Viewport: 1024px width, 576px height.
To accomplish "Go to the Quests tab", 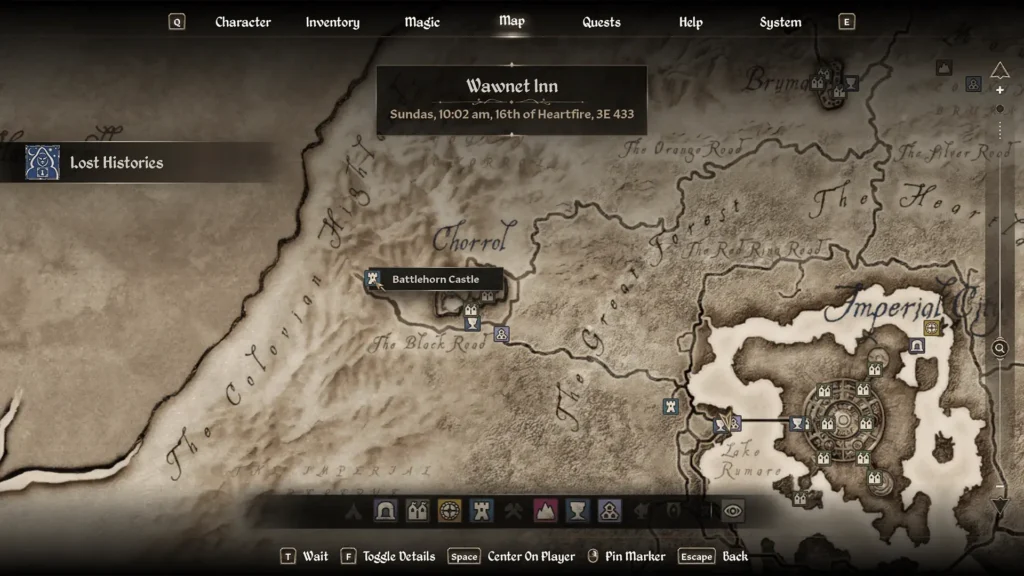I will point(601,22).
